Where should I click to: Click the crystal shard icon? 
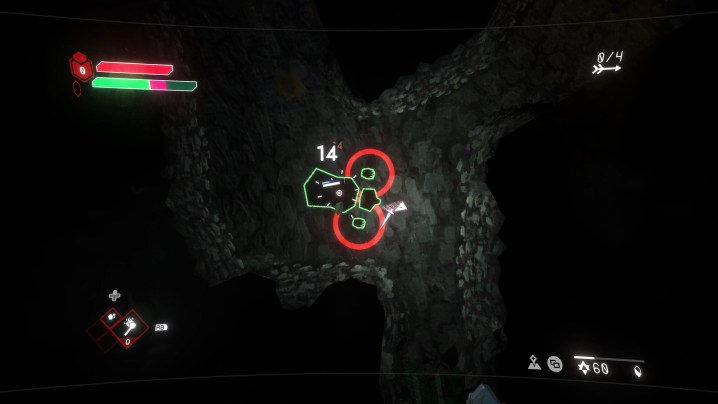pos(638,371)
